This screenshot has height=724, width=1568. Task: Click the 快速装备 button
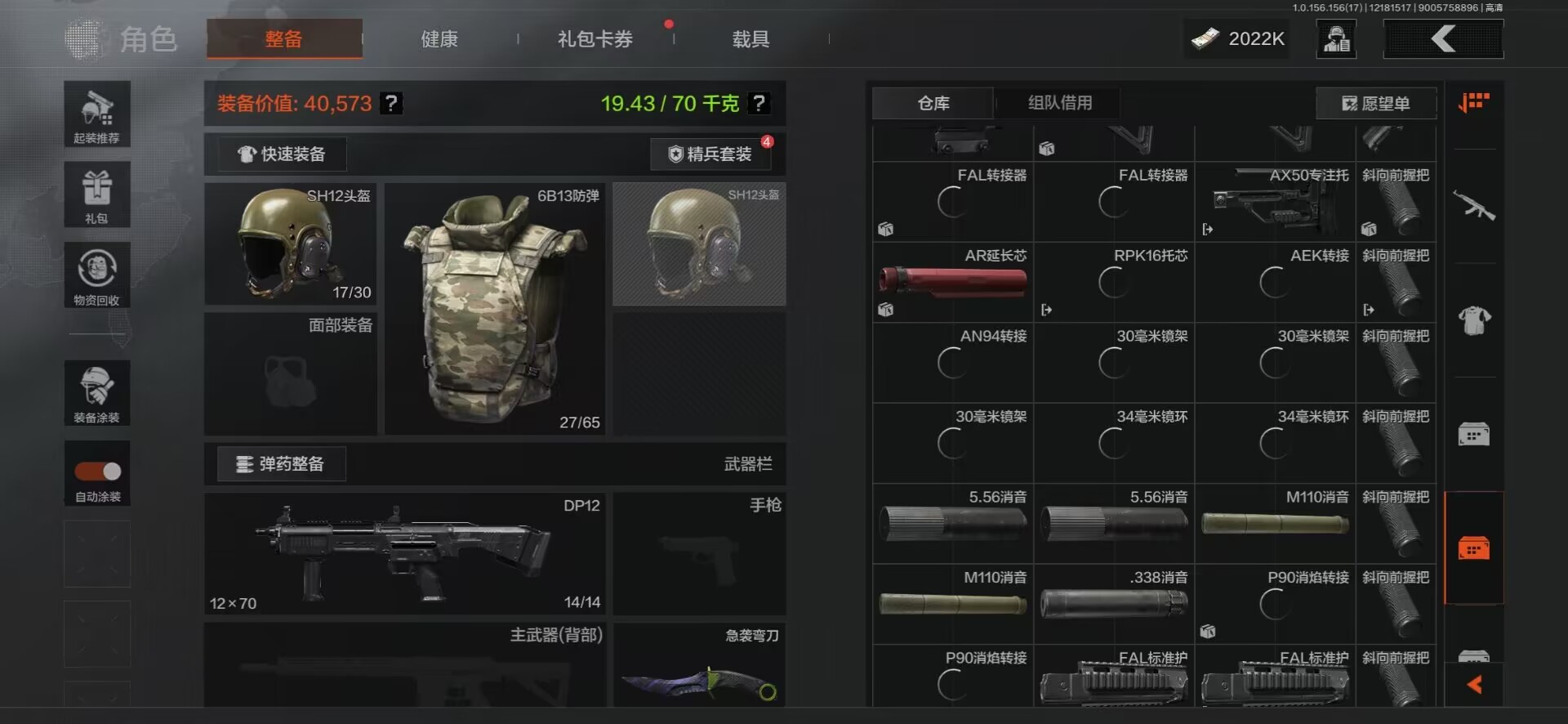pyautogui.click(x=282, y=154)
